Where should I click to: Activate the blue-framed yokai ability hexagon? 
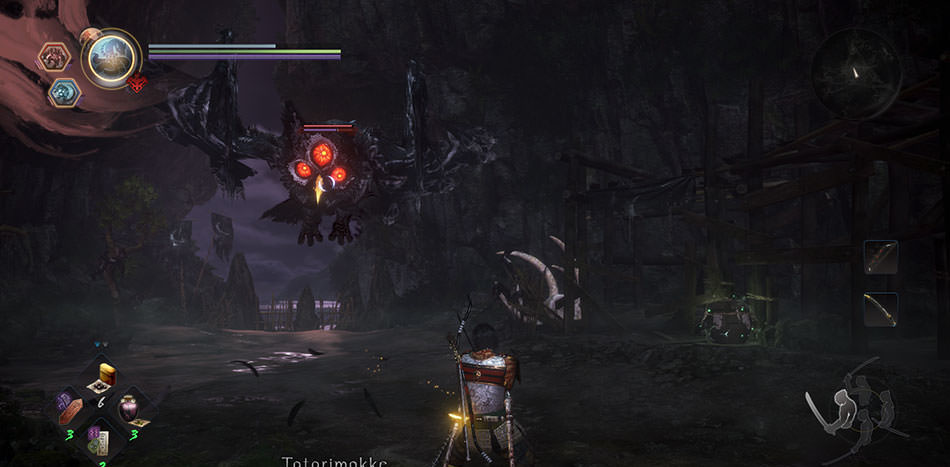(x=64, y=92)
